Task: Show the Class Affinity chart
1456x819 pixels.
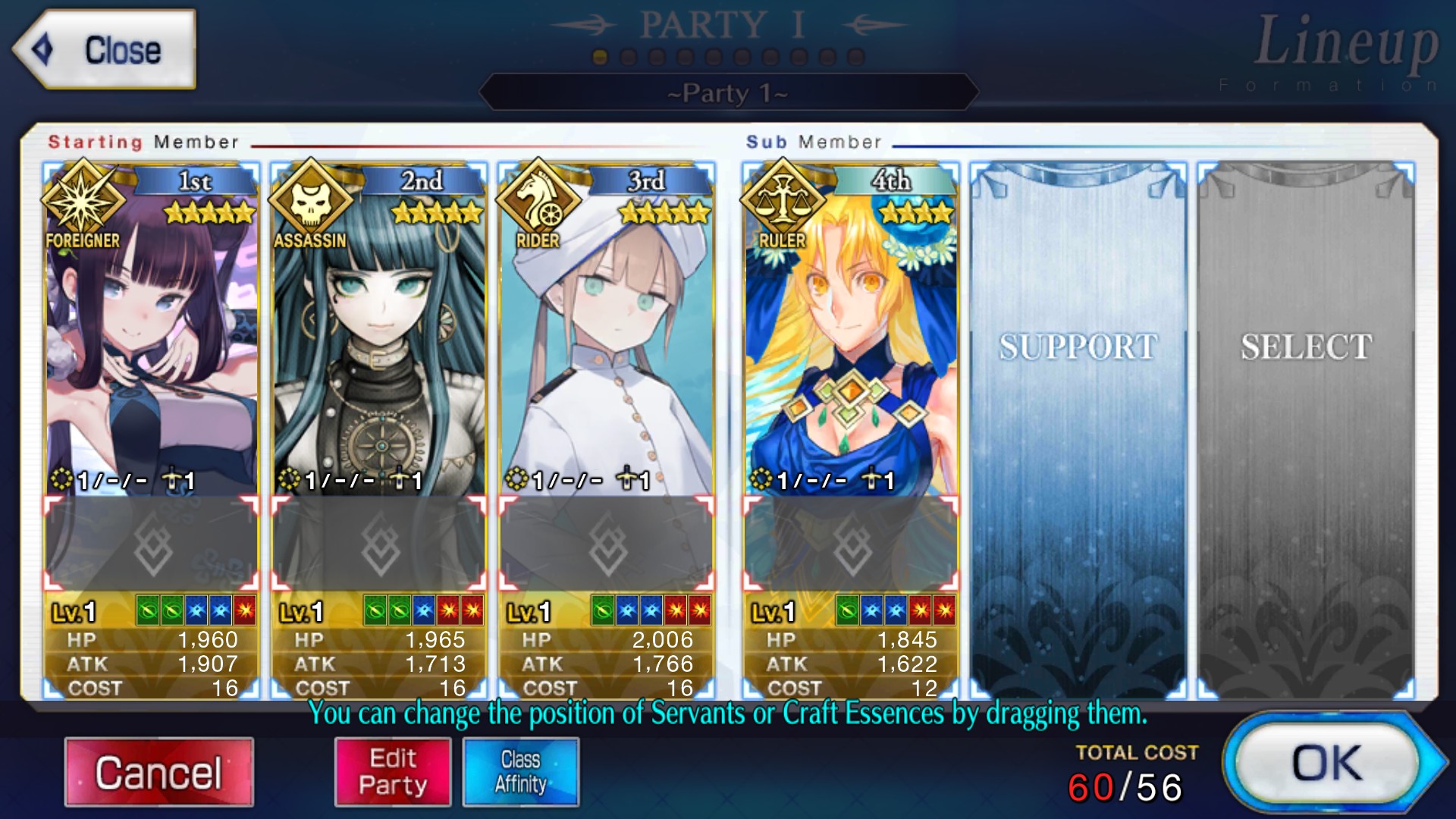Action: 521,772
